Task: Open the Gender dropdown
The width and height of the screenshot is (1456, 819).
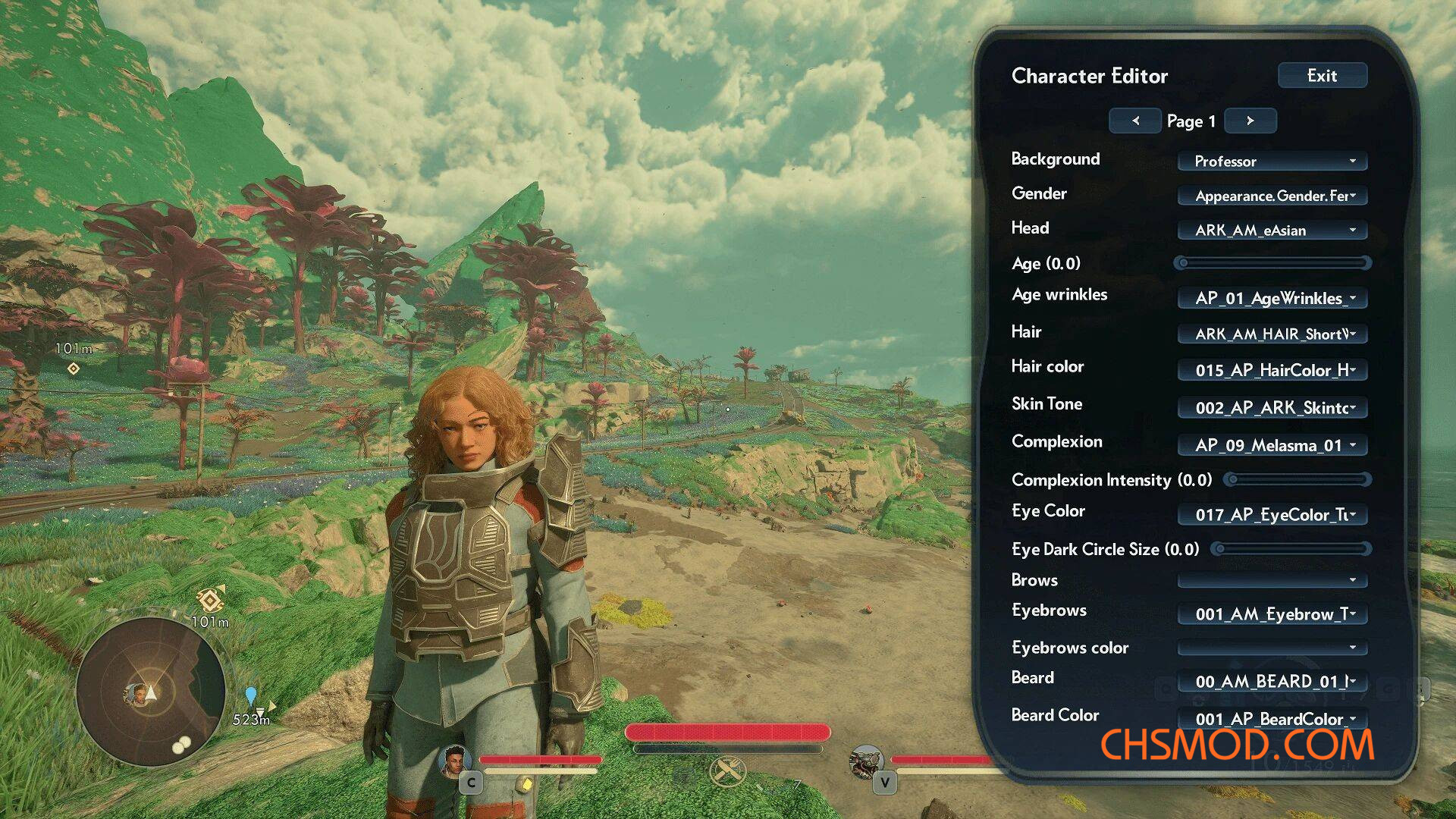Action: [1272, 196]
